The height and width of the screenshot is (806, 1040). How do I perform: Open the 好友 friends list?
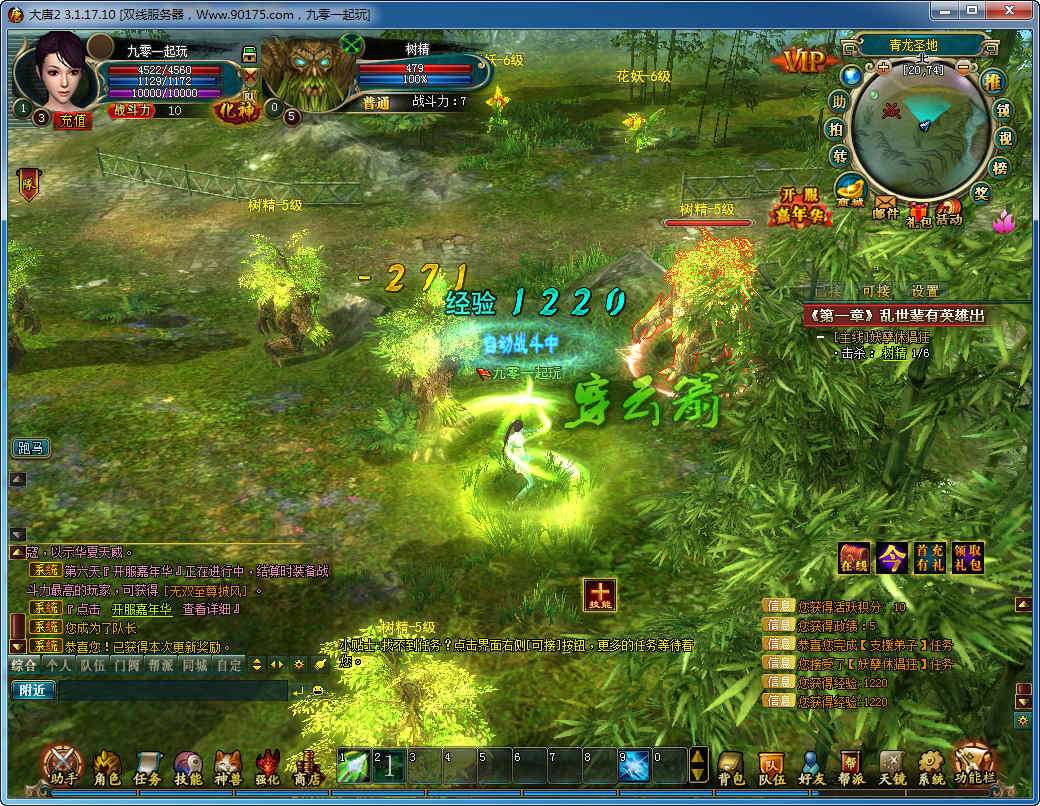[x=811, y=765]
